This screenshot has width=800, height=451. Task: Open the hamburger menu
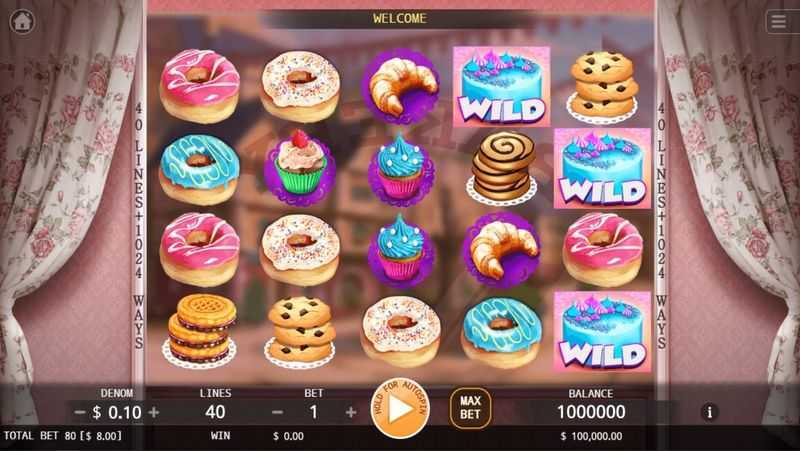click(x=780, y=21)
